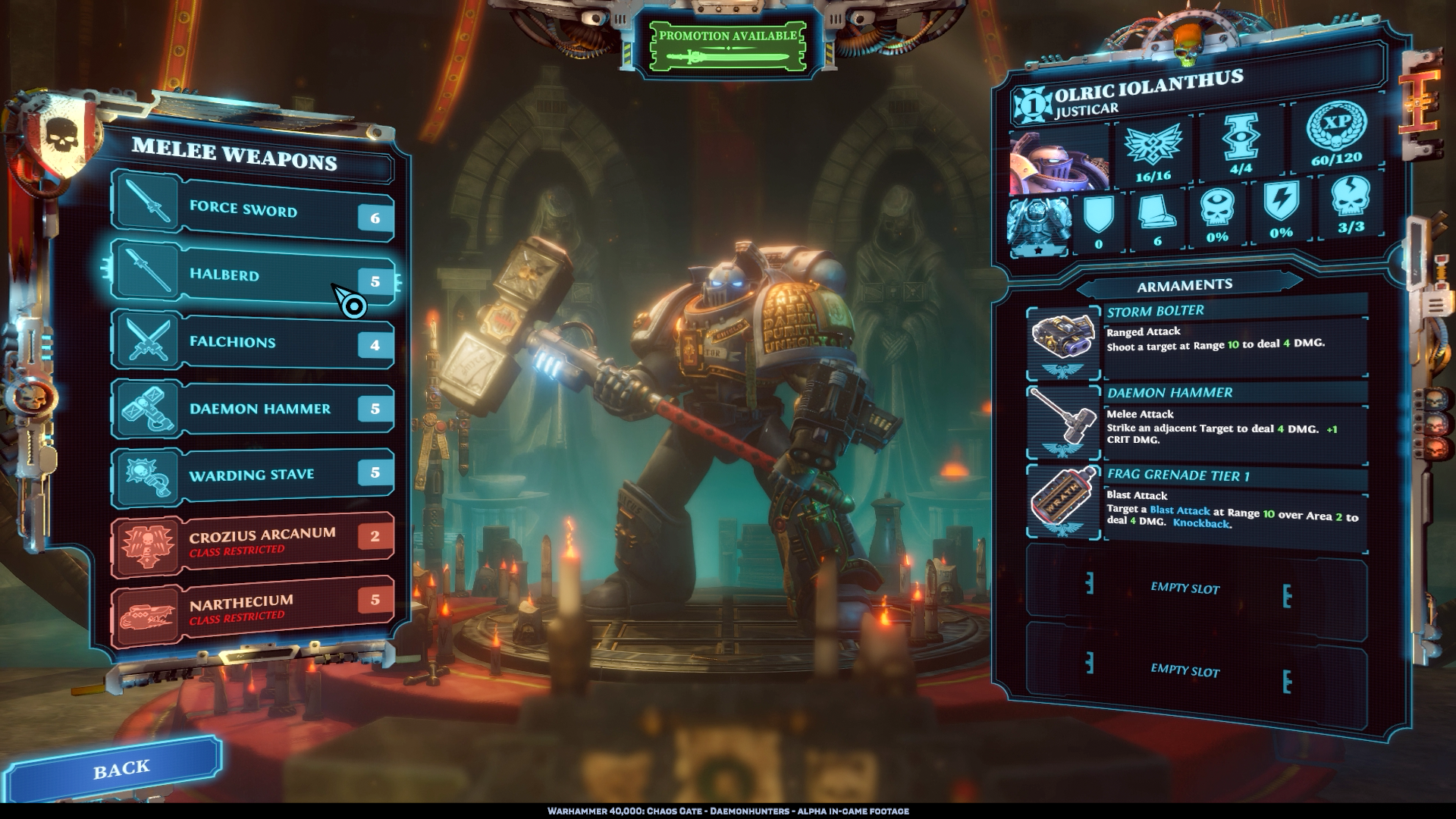The image size is (1456, 819).
Task: Open the Promotion Available banner
Action: (727, 47)
